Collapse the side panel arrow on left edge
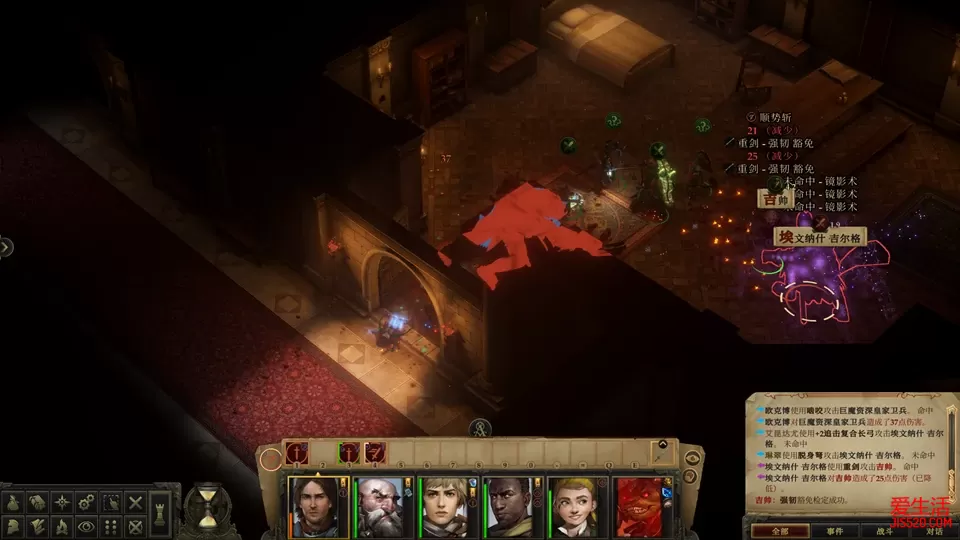The width and height of the screenshot is (960, 540). [5, 246]
